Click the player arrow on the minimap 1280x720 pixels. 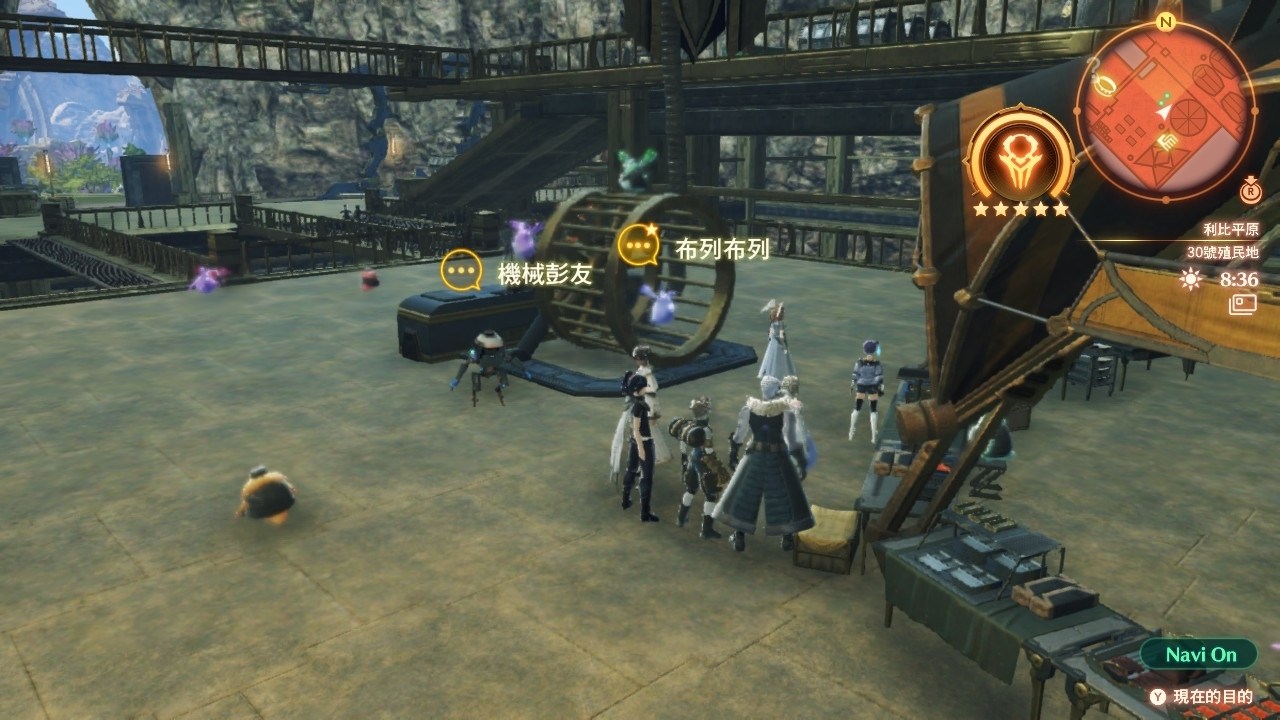(x=1164, y=113)
